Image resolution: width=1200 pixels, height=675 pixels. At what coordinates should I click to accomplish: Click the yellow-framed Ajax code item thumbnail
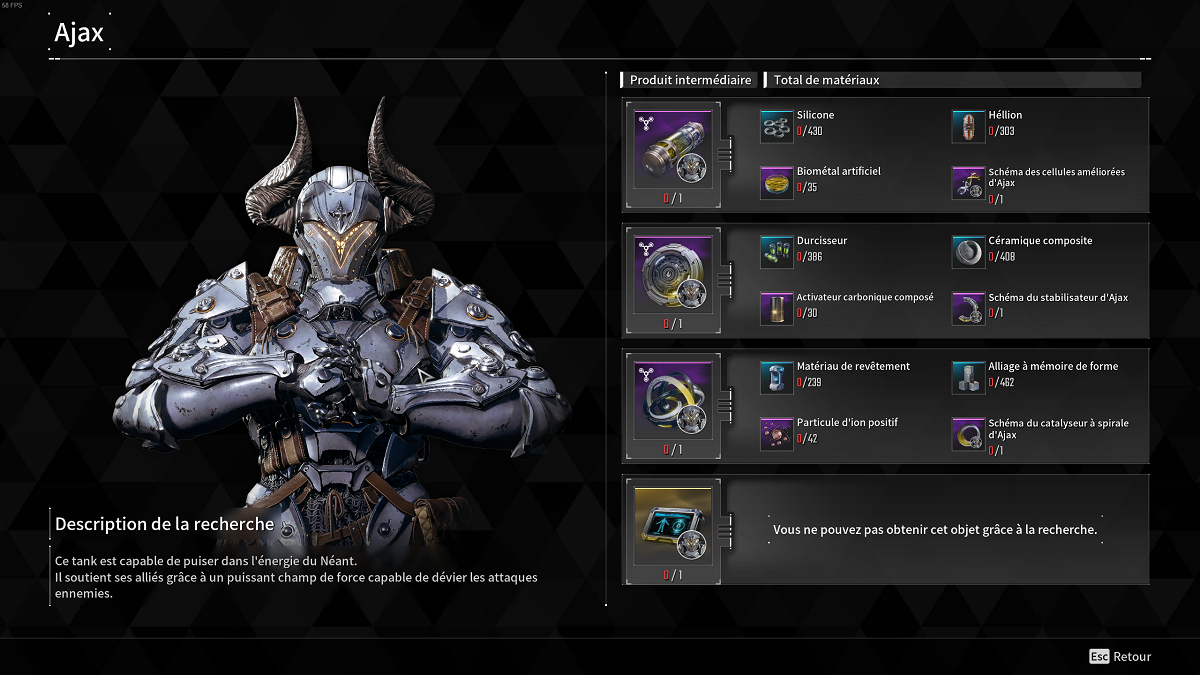(673, 524)
